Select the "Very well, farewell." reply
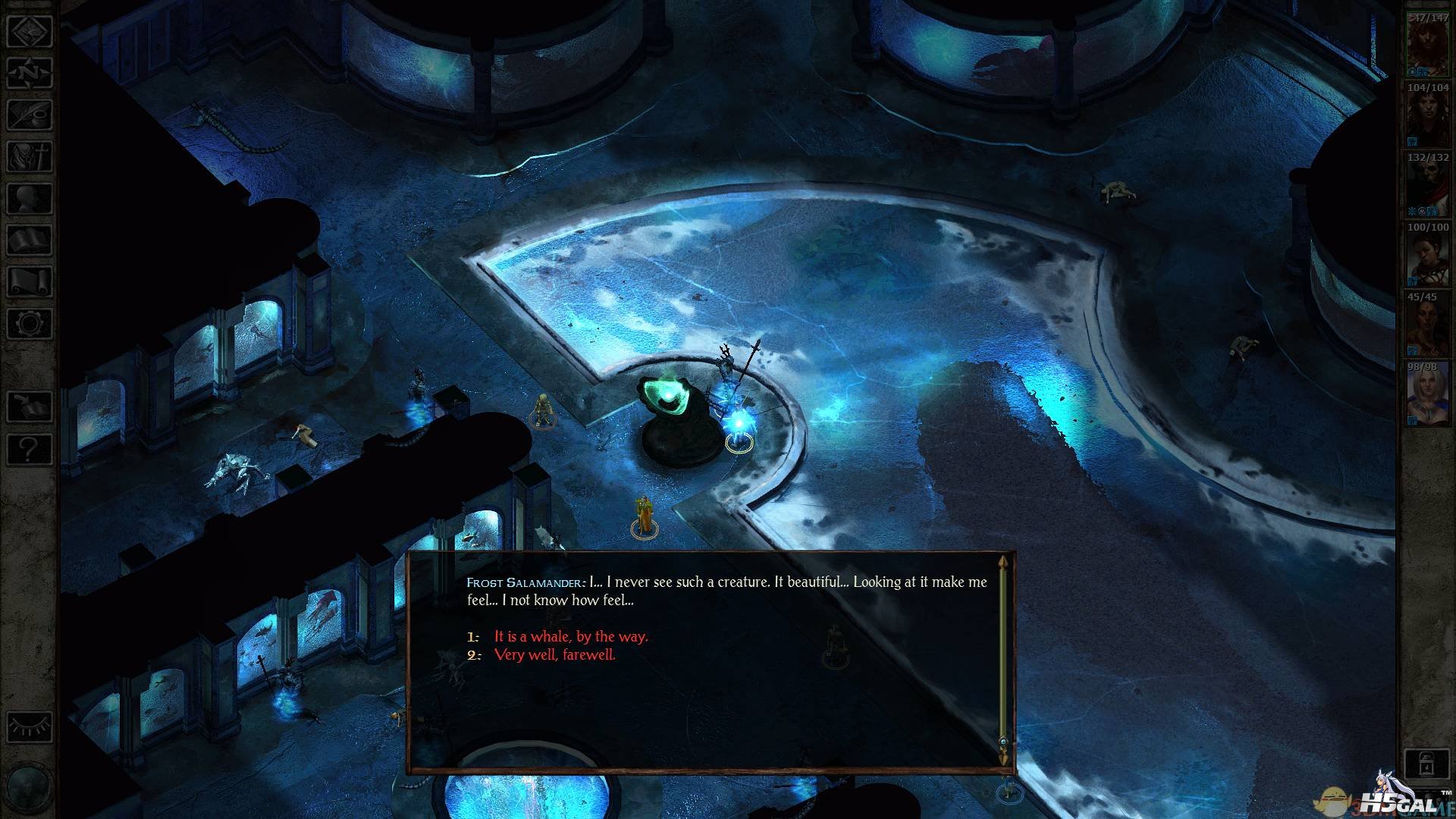This screenshot has width=1456, height=819. click(x=554, y=655)
